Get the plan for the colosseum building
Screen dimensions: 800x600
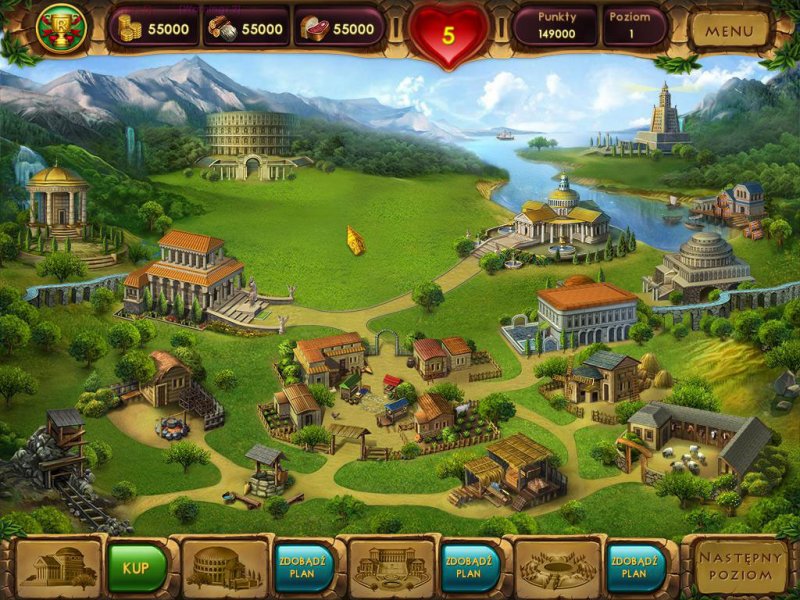click(302, 567)
